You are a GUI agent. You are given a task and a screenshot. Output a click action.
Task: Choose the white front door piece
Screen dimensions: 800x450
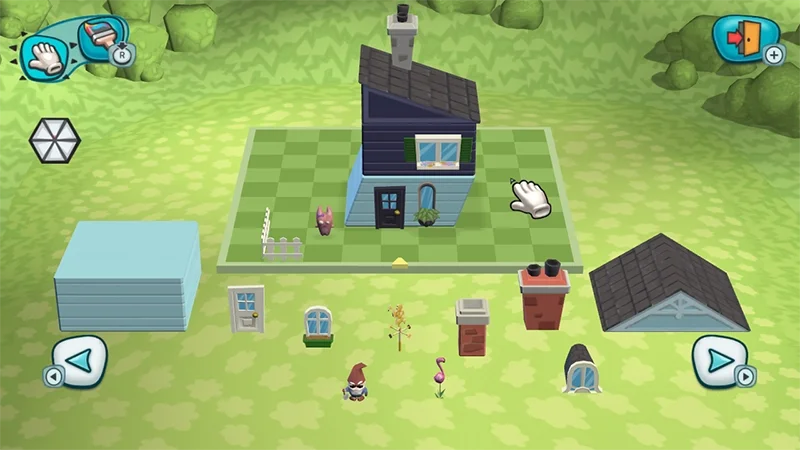pyautogui.click(x=245, y=308)
